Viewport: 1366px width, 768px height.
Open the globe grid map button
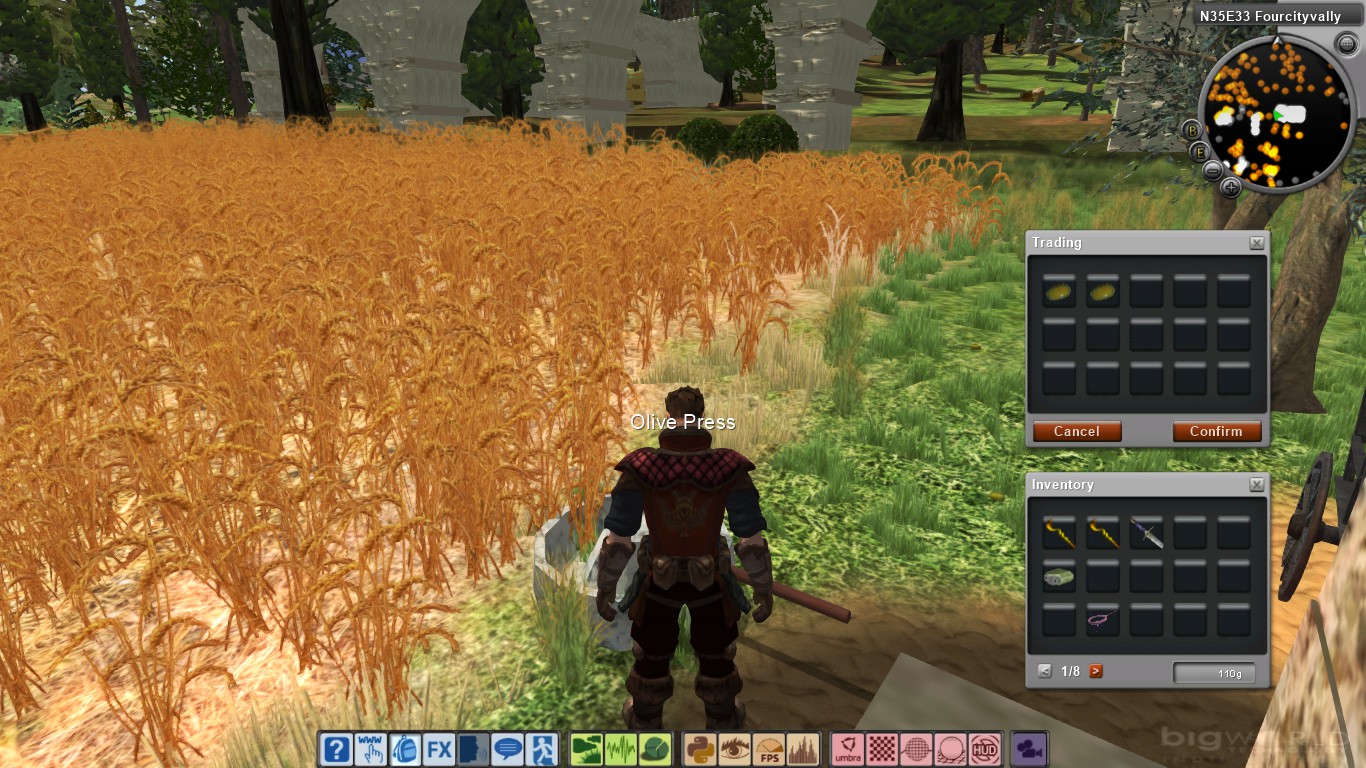click(x=916, y=749)
